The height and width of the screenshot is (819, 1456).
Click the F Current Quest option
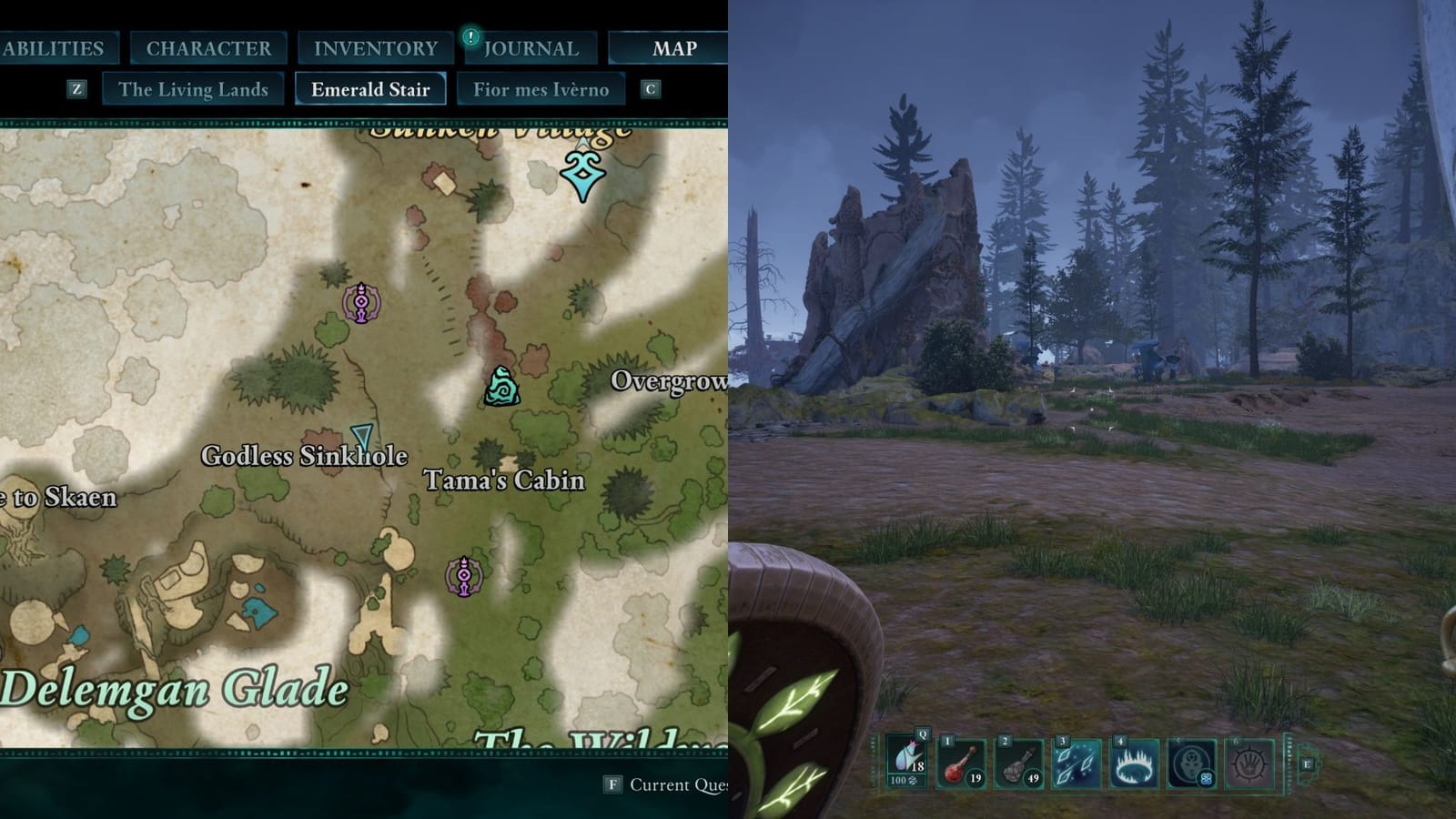tap(653, 783)
